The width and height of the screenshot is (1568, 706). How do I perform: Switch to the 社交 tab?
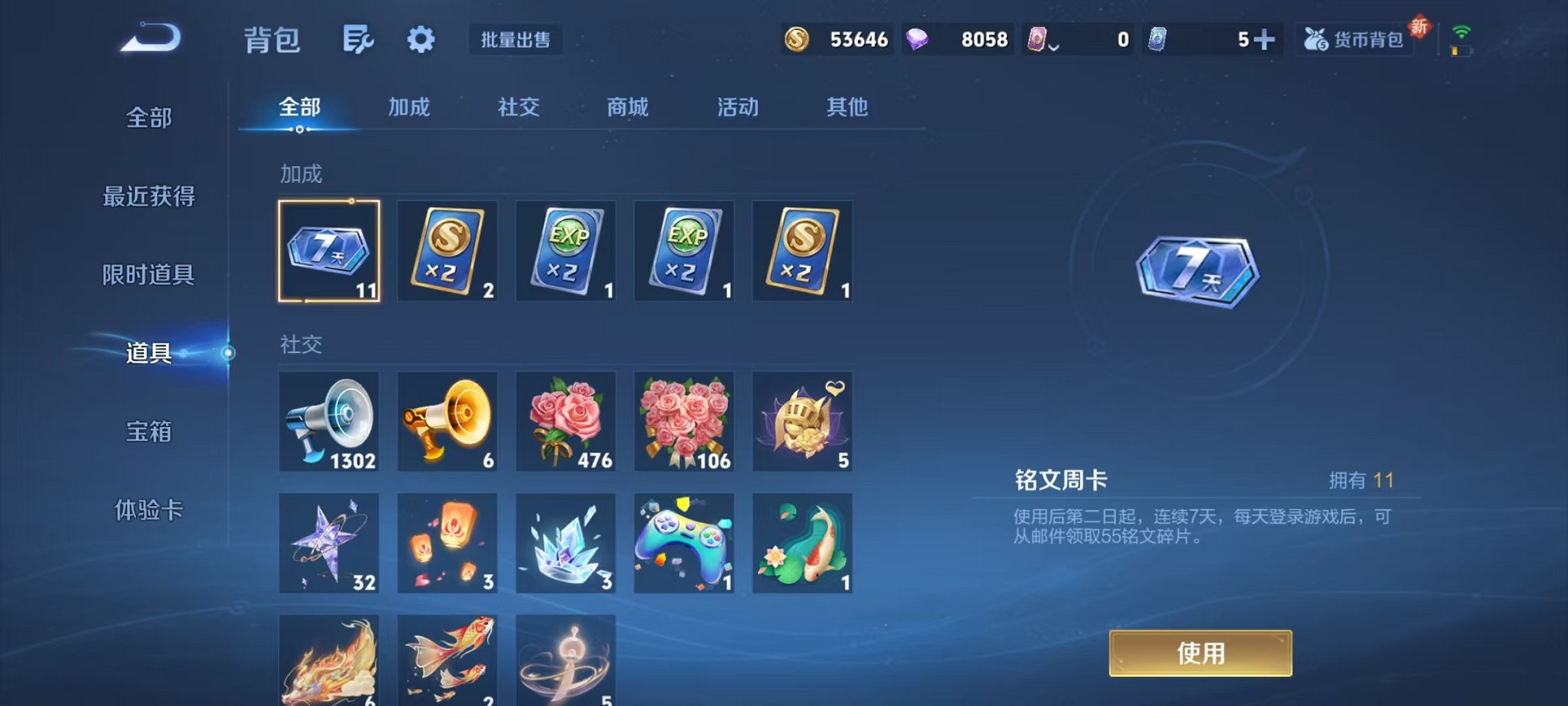pos(518,108)
